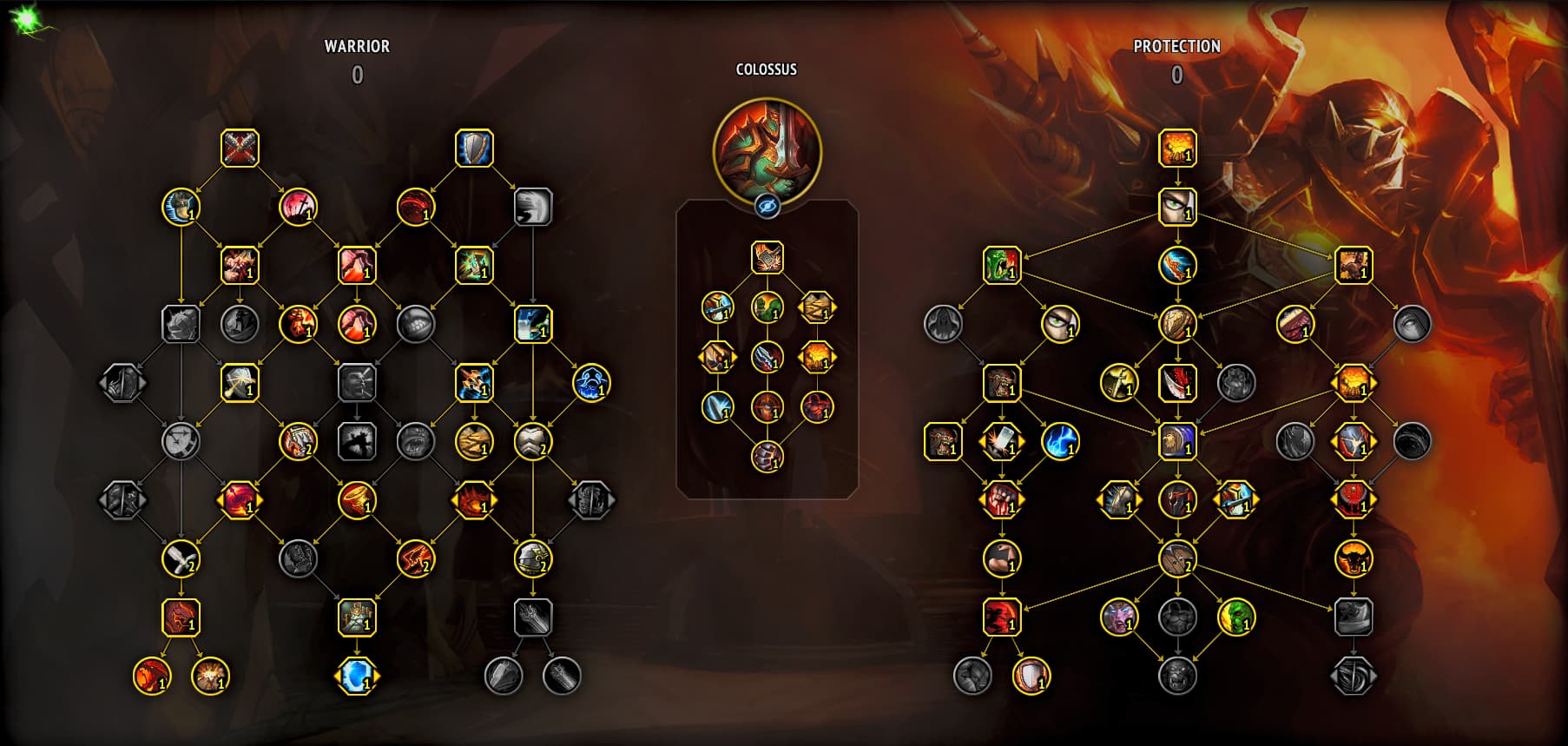Toggle the eye icon under Colossus portrait
Screen dimensions: 1568x746
767,207
